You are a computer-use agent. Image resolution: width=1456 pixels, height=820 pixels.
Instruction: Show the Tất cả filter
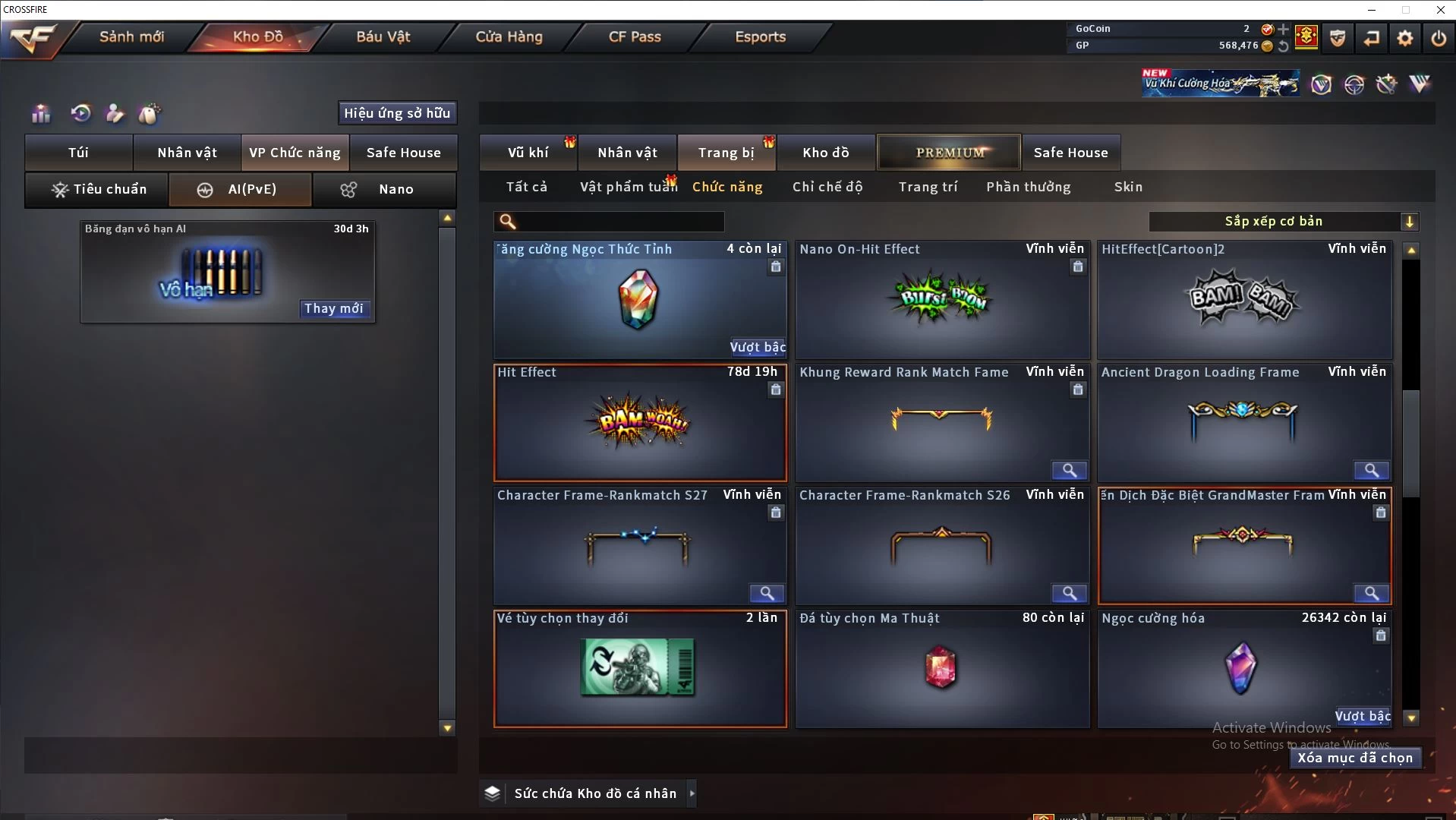pos(526,187)
